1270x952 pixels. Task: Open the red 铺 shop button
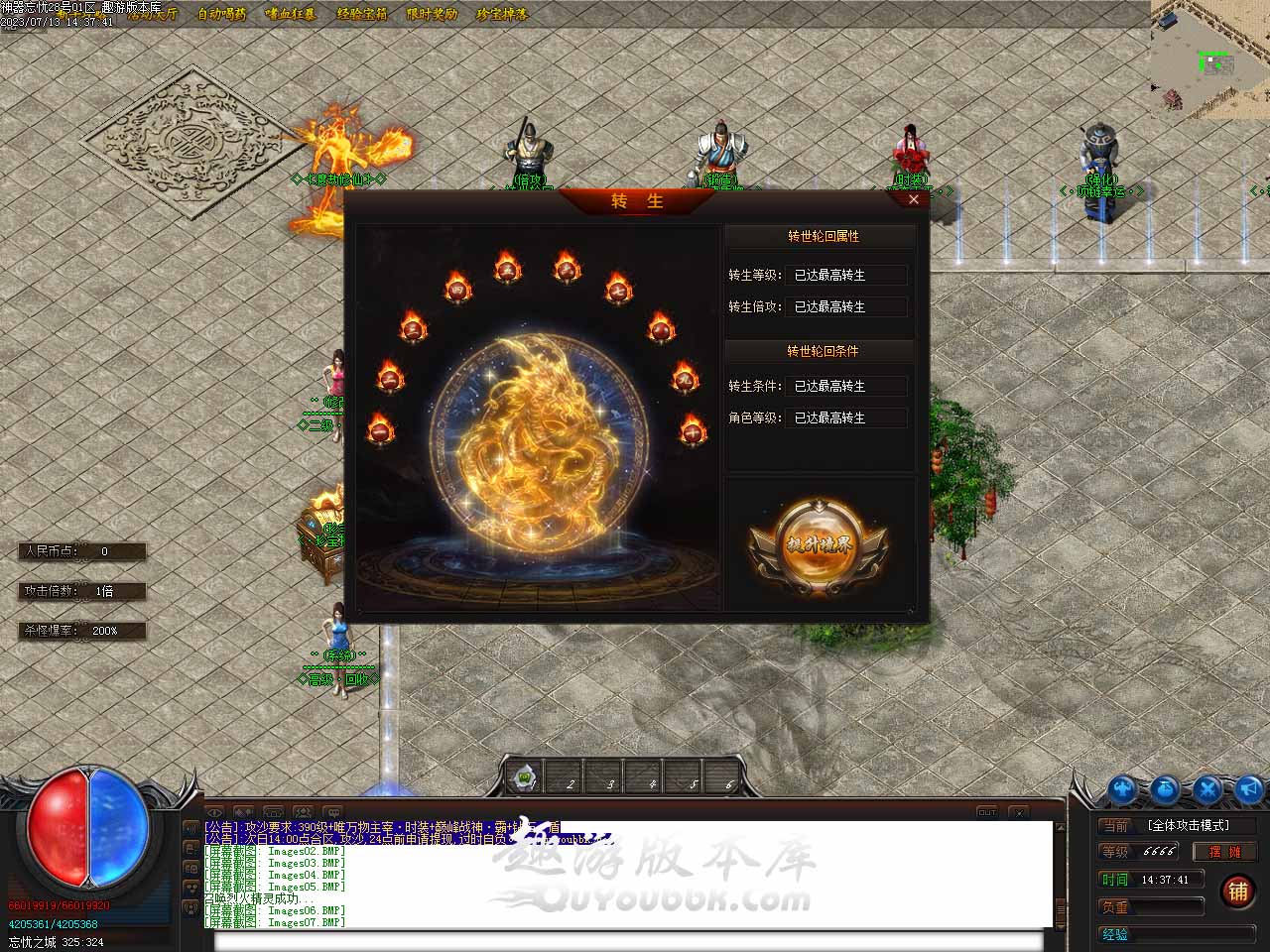click(1238, 891)
